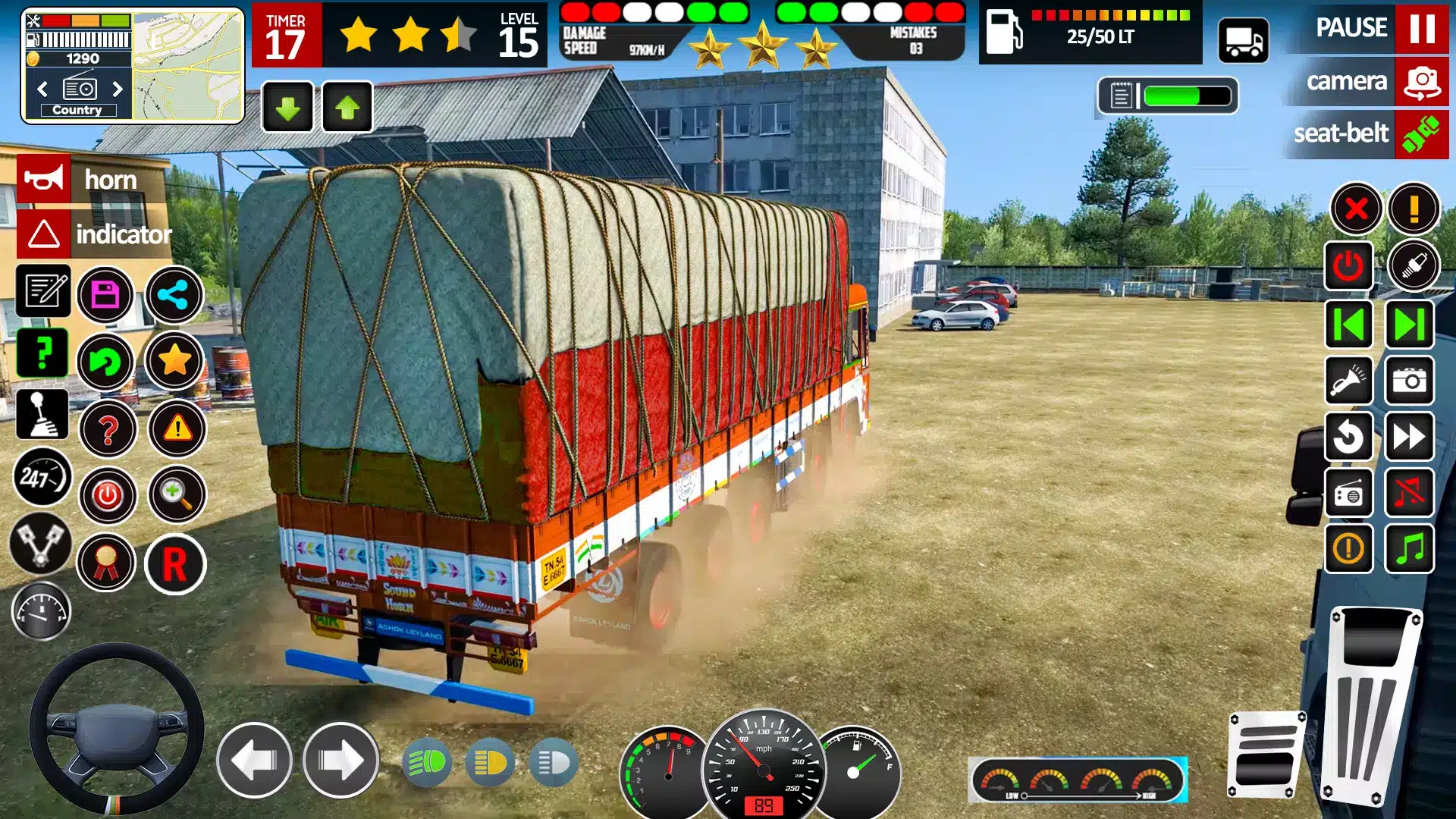1456x819 pixels.
Task: Open the minimap
Action: pyautogui.click(x=187, y=65)
